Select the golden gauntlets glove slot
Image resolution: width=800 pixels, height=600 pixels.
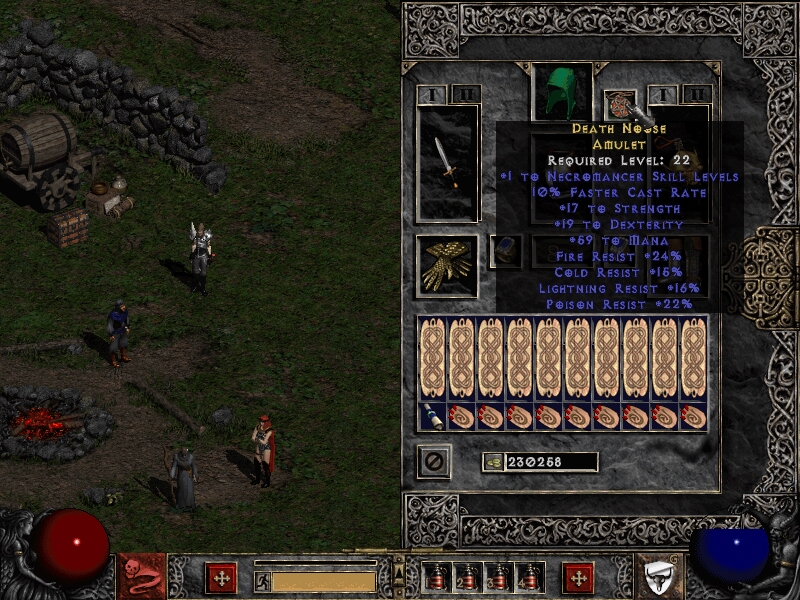(447, 265)
